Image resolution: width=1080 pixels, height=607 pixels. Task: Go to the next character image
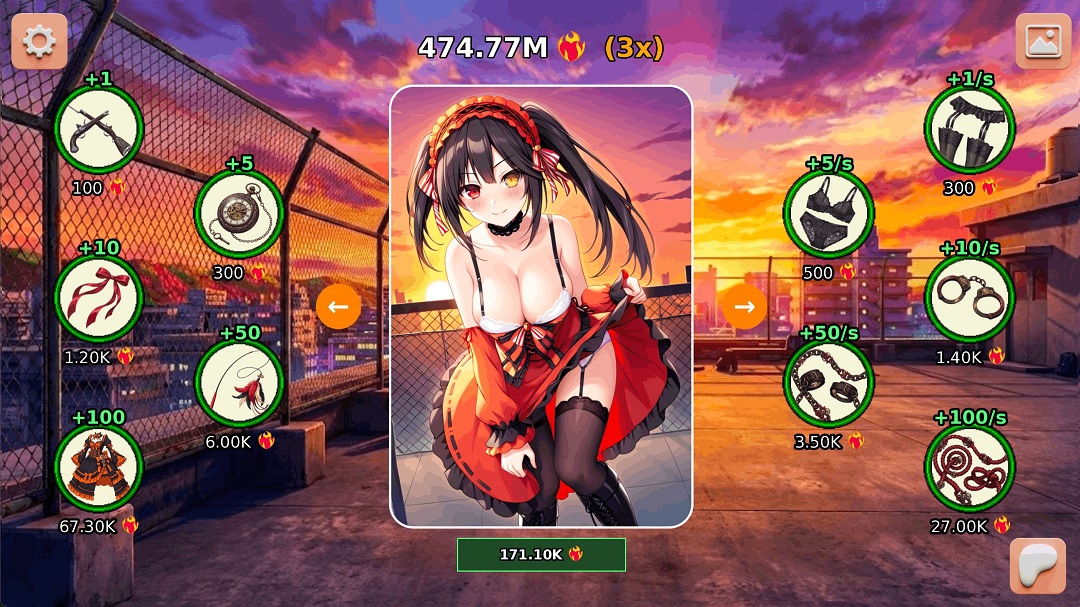[x=744, y=307]
